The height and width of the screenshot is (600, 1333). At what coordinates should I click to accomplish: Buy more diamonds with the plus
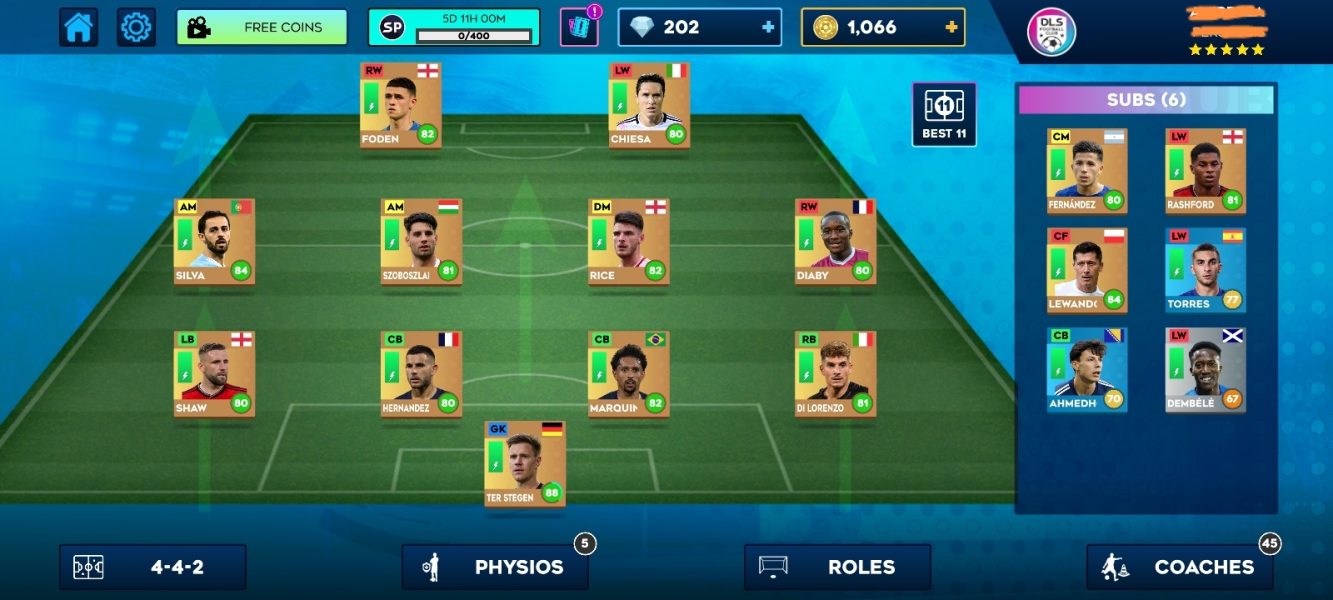tap(768, 27)
